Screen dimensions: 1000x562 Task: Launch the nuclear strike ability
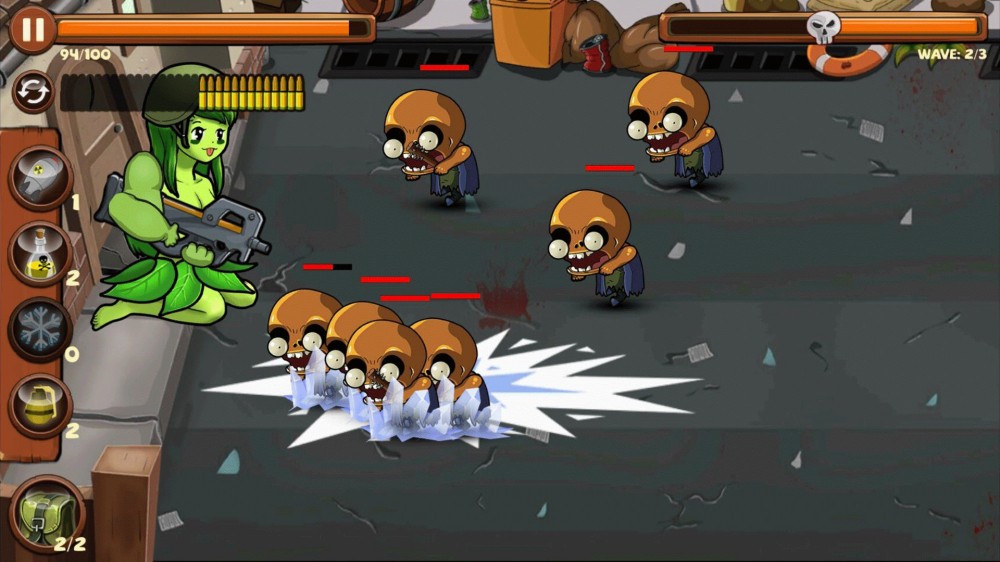(x=40, y=178)
